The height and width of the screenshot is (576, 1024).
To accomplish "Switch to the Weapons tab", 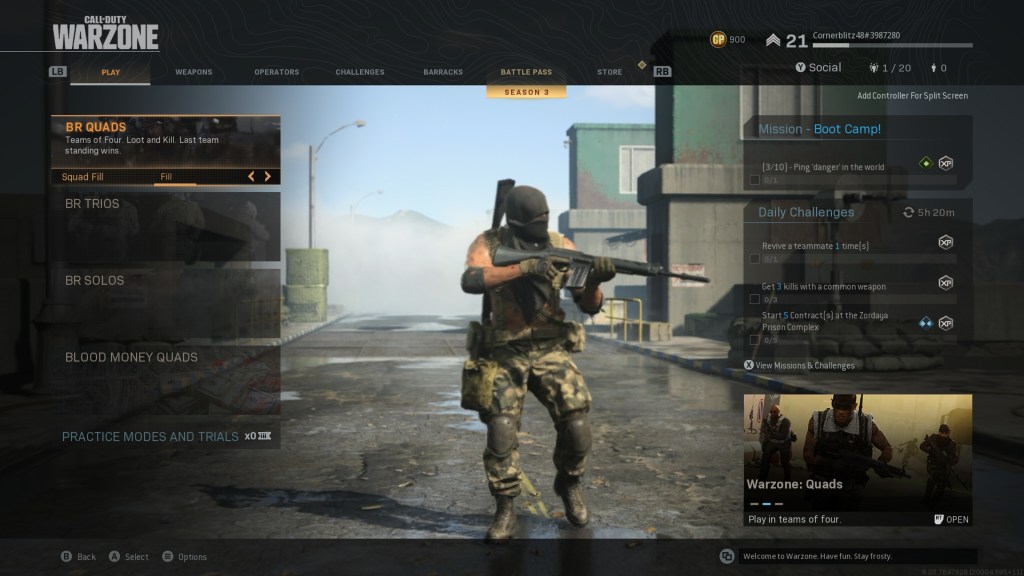I will pos(193,72).
